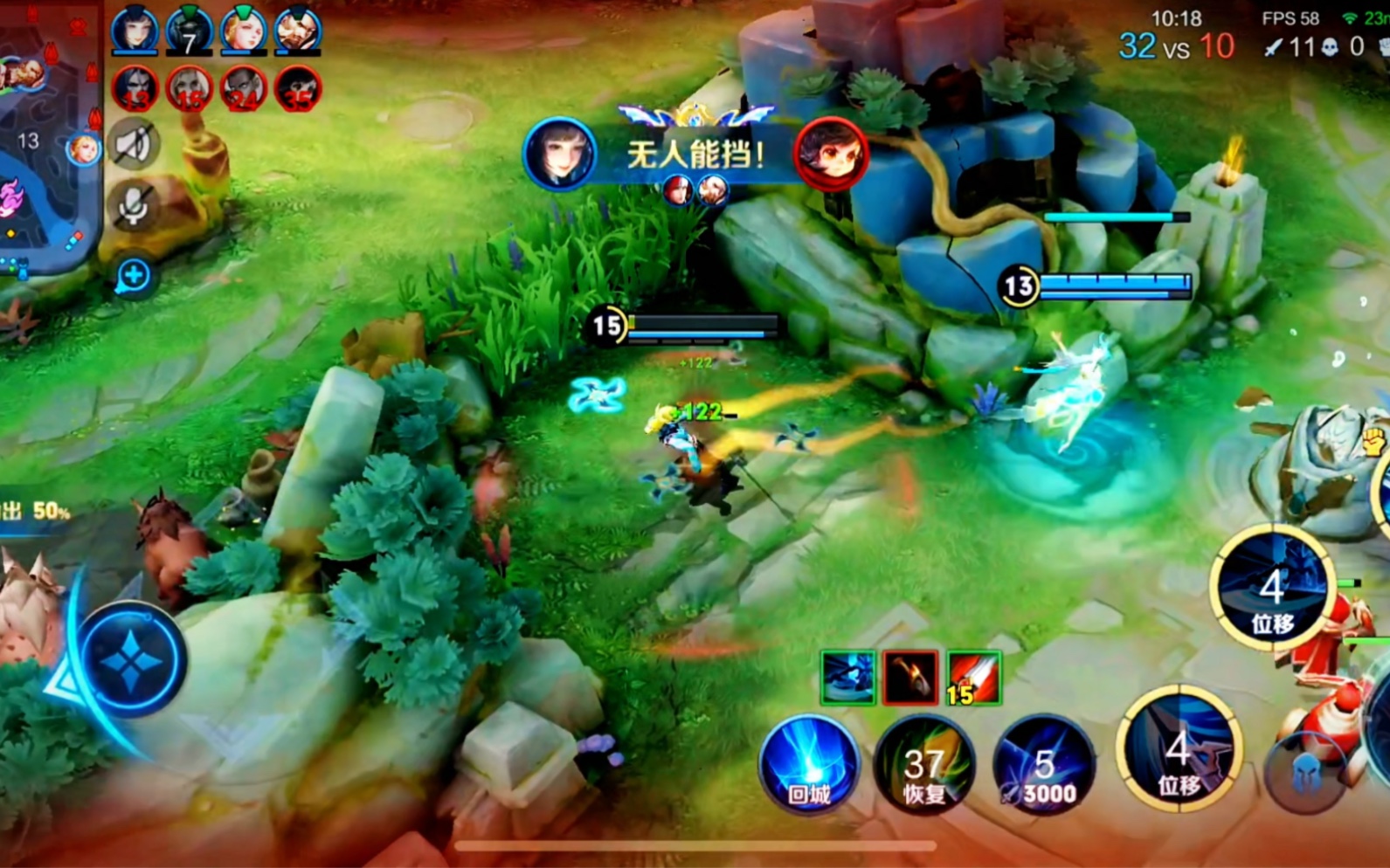Image resolution: width=1390 pixels, height=868 pixels.
Task: Open the quick chat plus bubble
Action: (134, 277)
